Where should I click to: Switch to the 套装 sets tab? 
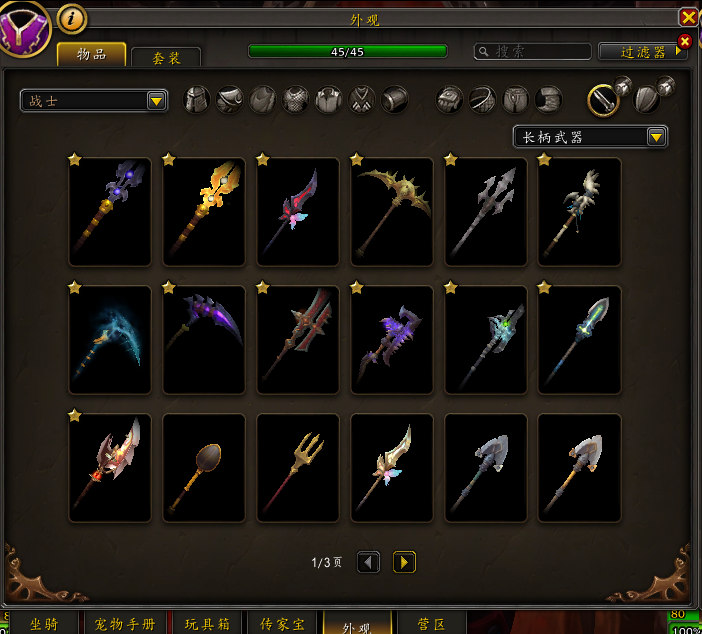tap(166, 58)
